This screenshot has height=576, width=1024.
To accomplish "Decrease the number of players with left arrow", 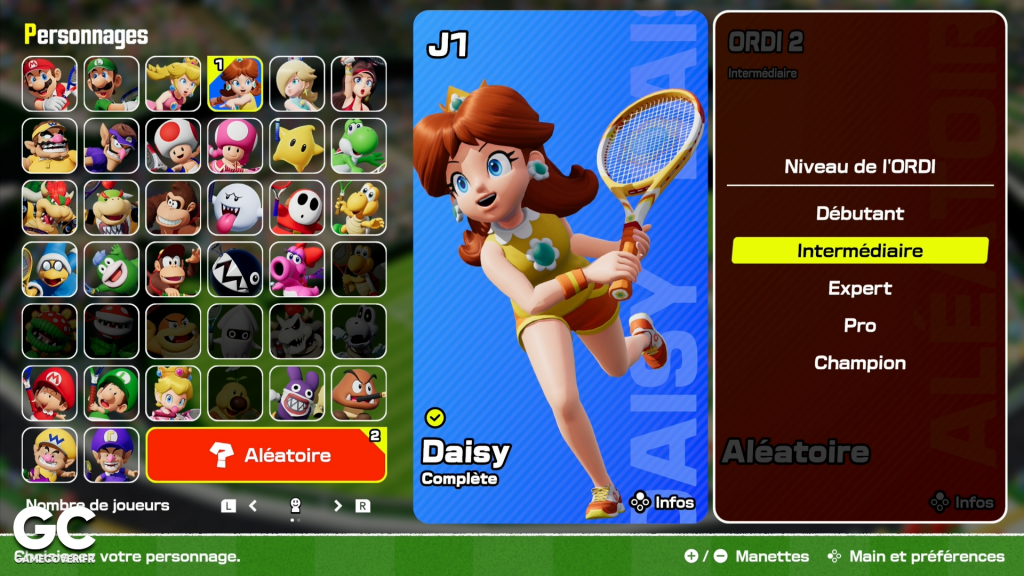I will tap(253, 506).
